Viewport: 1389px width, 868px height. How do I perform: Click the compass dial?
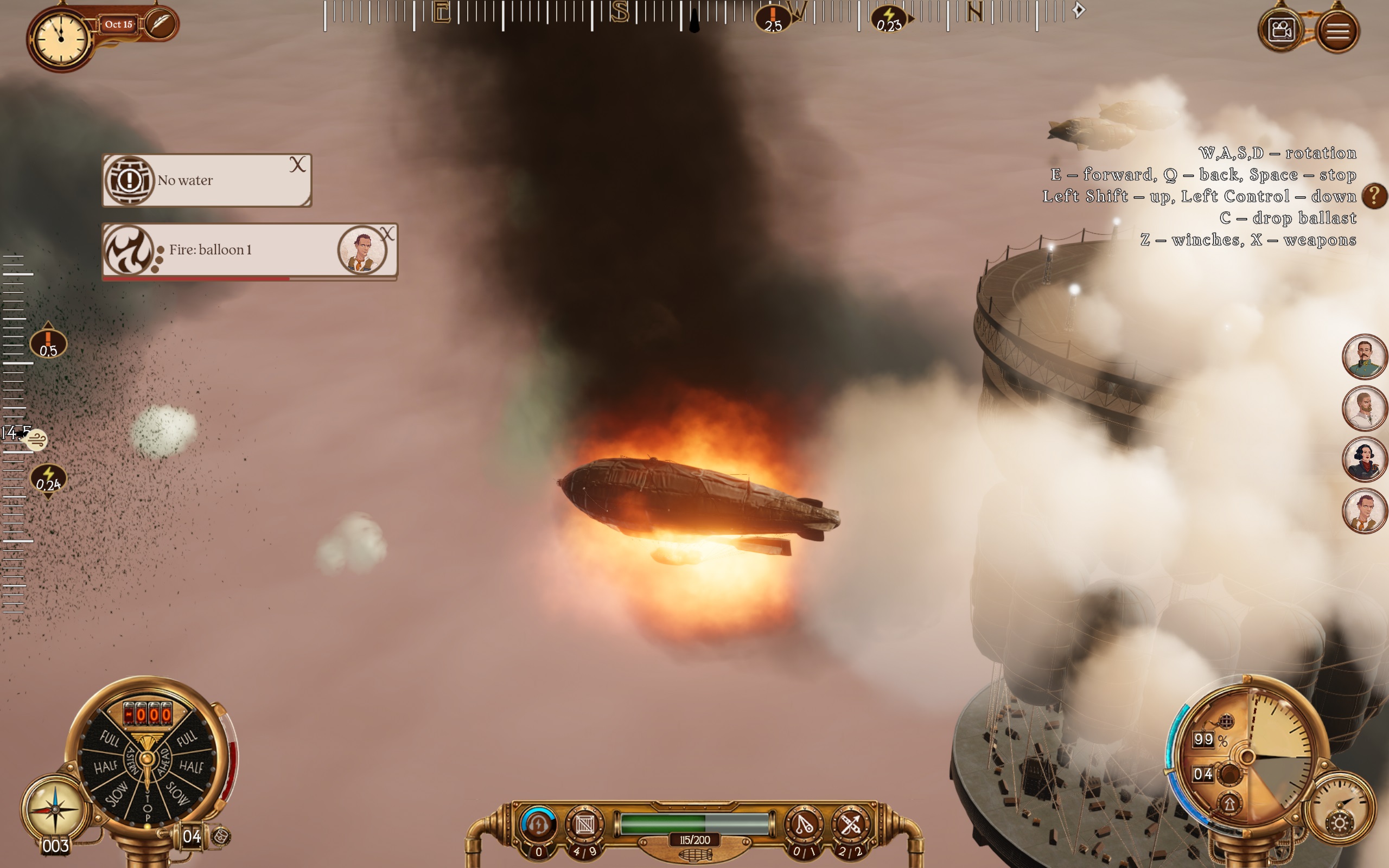click(54, 808)
